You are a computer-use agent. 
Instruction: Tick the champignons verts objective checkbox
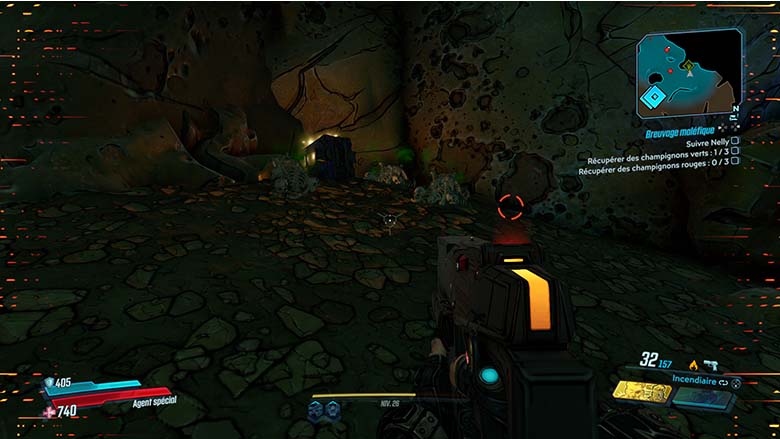tap(735, 157)
